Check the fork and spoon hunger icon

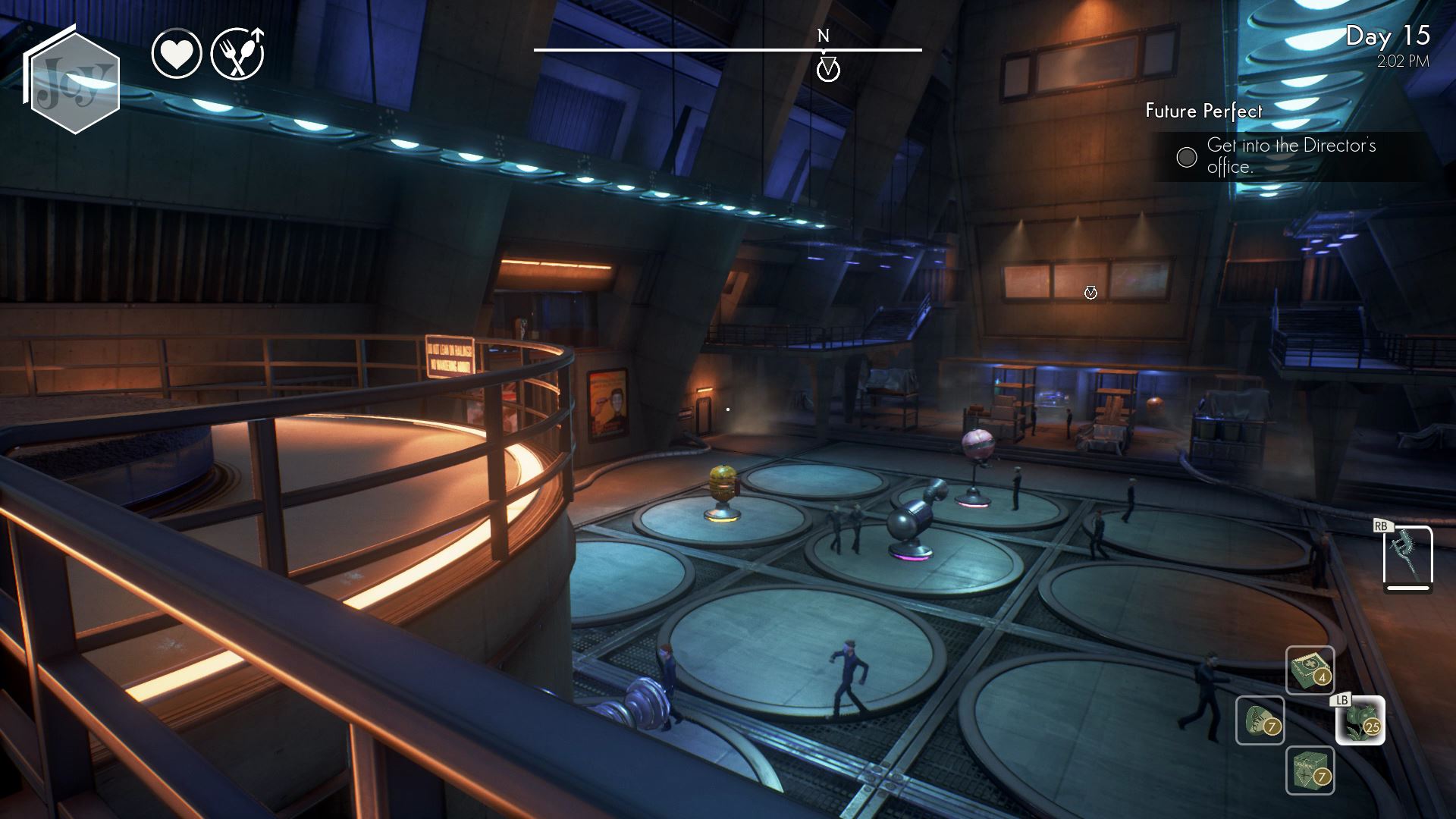click(x=237, y=54)
